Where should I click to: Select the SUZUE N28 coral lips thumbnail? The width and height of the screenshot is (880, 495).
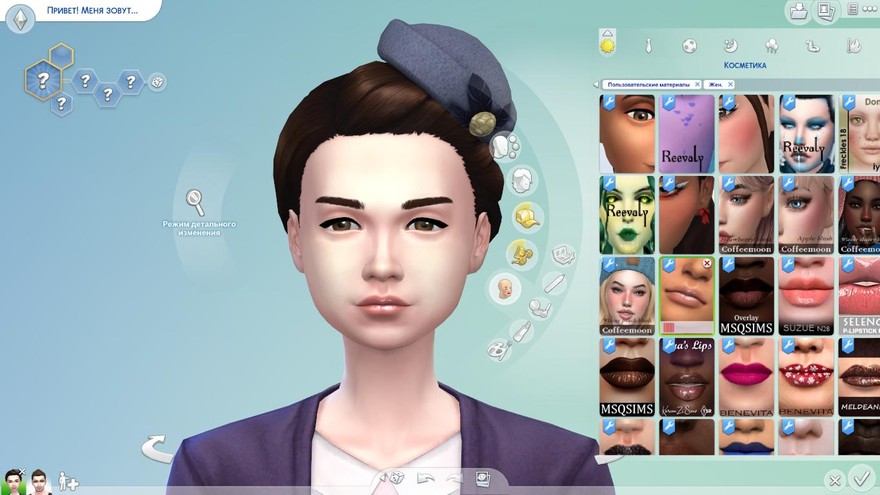(x=806, y=296)
